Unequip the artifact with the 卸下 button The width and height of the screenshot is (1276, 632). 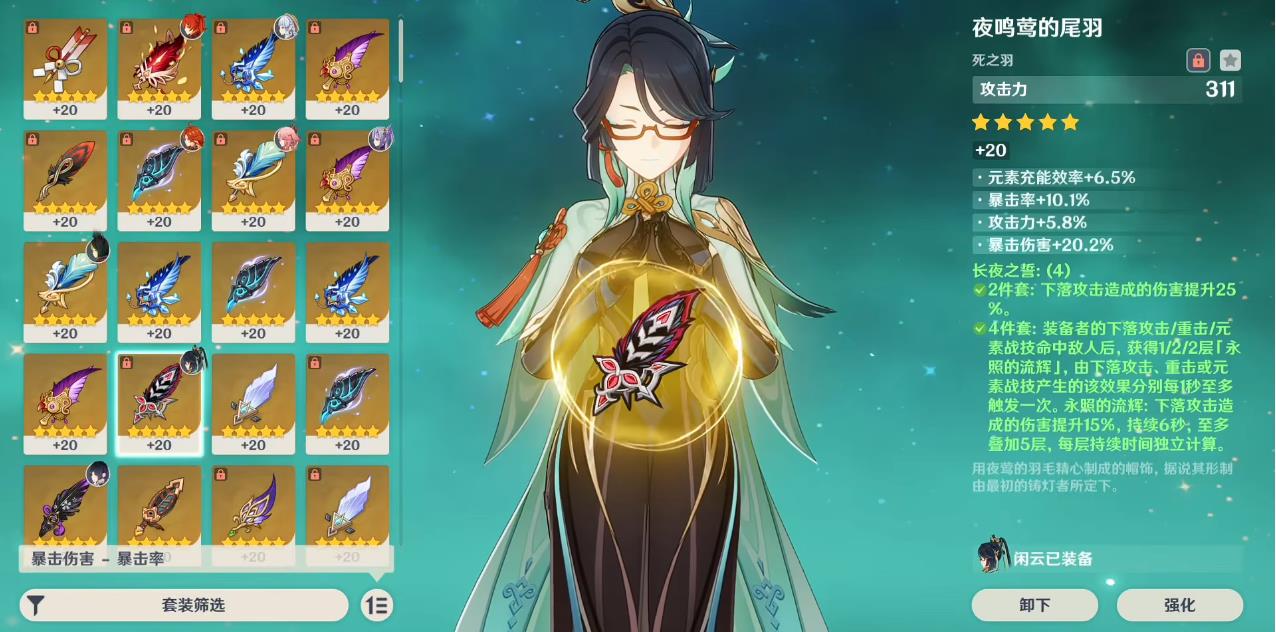coord(1034,605)
